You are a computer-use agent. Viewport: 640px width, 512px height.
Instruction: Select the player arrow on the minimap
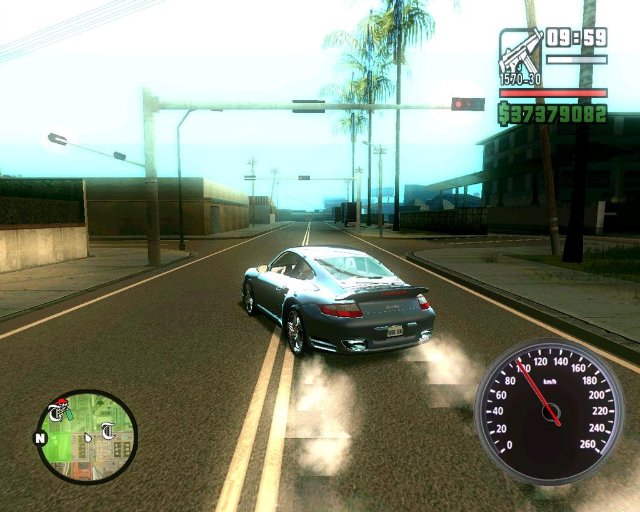coord(88,437)
